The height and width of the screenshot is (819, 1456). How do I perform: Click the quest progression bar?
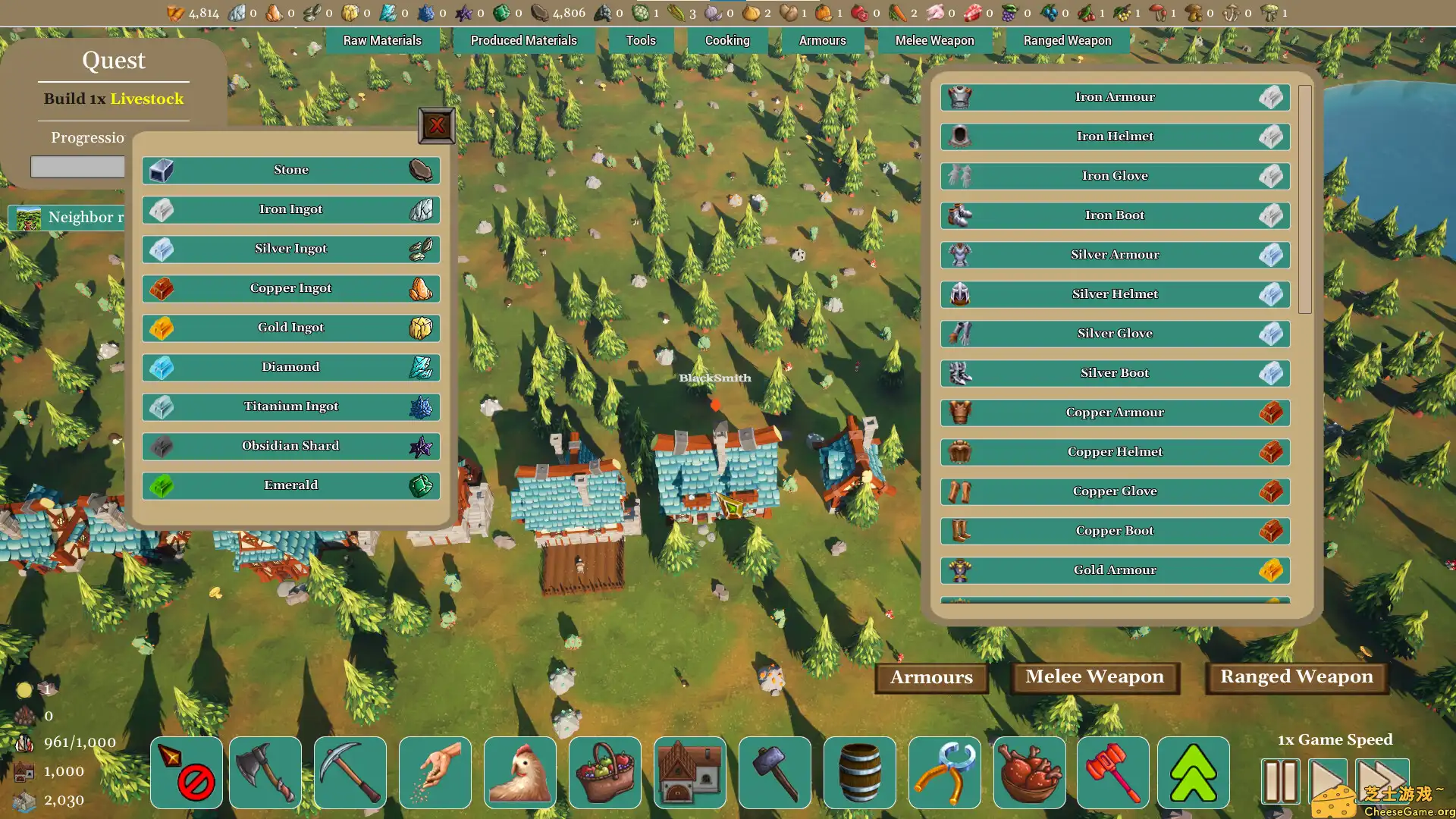tap(77, 167)
